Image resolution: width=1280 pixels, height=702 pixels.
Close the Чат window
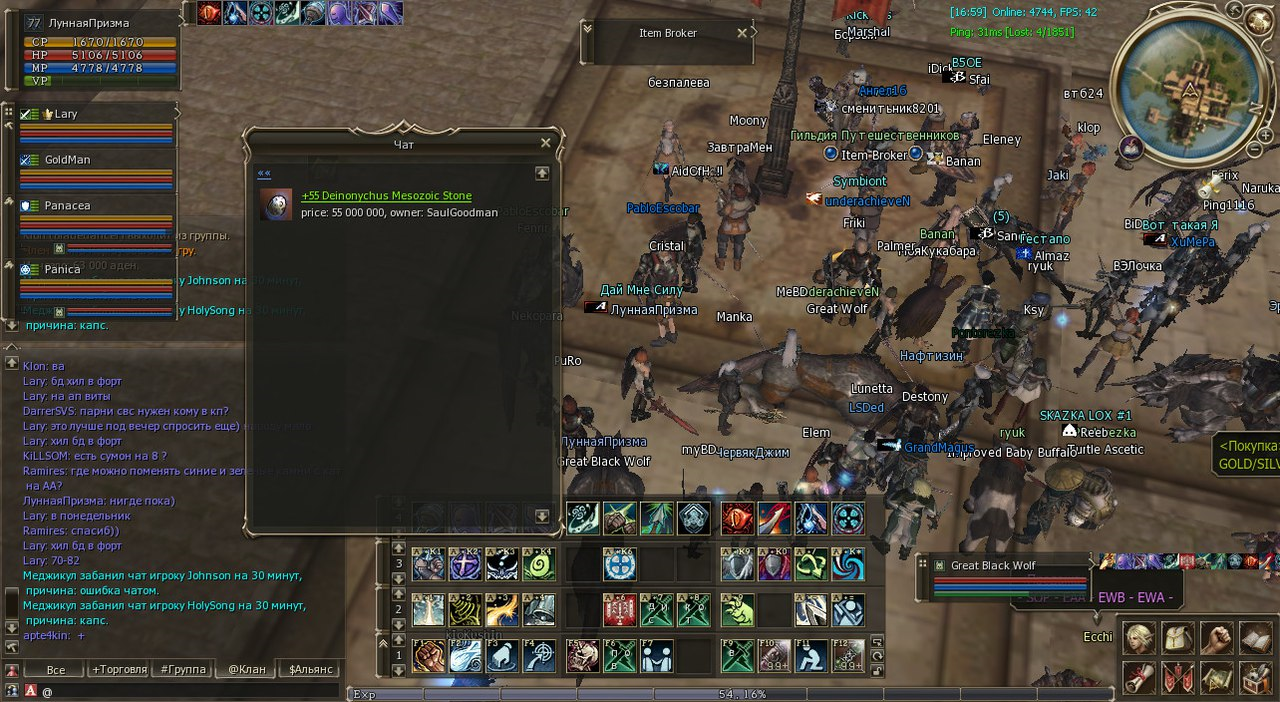click(x=546, y=143)
